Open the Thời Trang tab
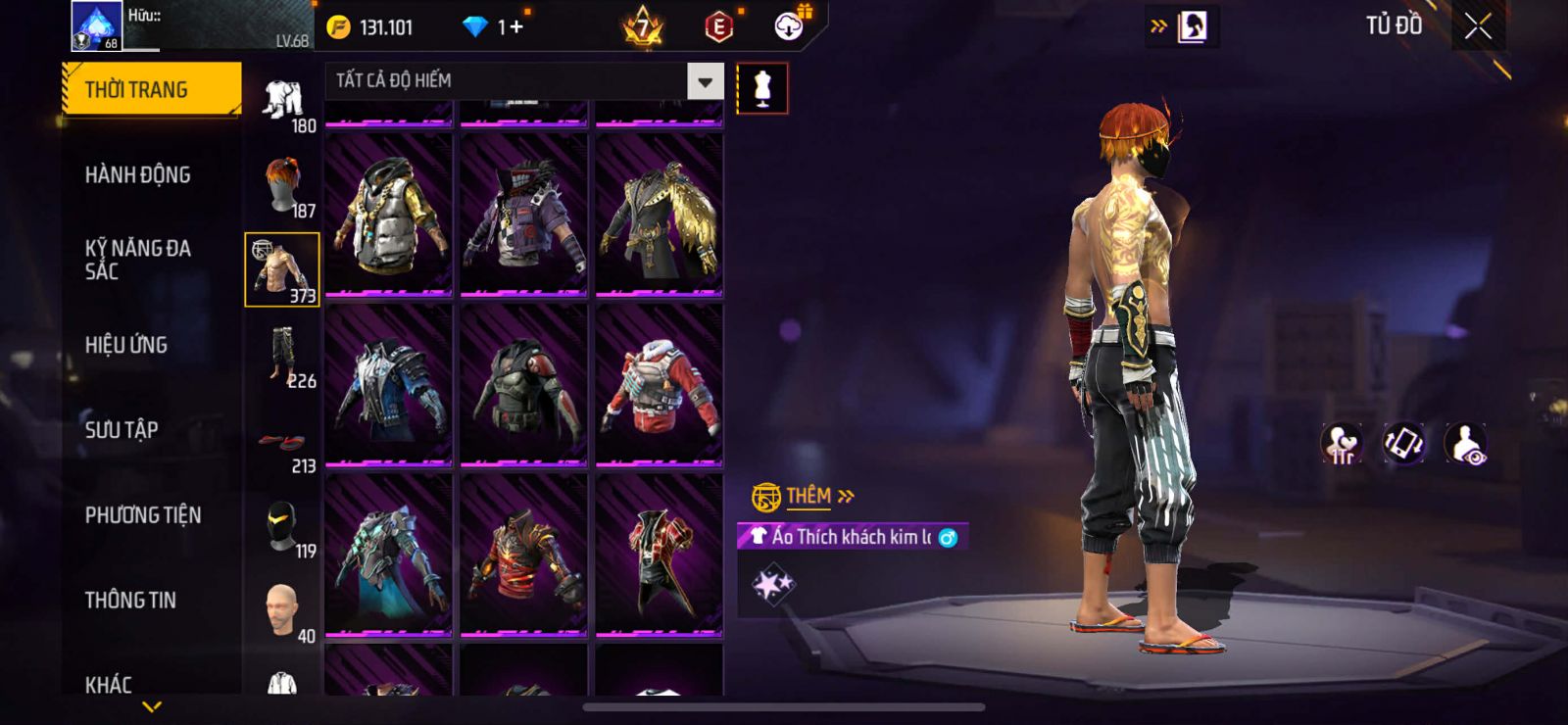The height and width of the screenshot is (725, 1568). 151,90
